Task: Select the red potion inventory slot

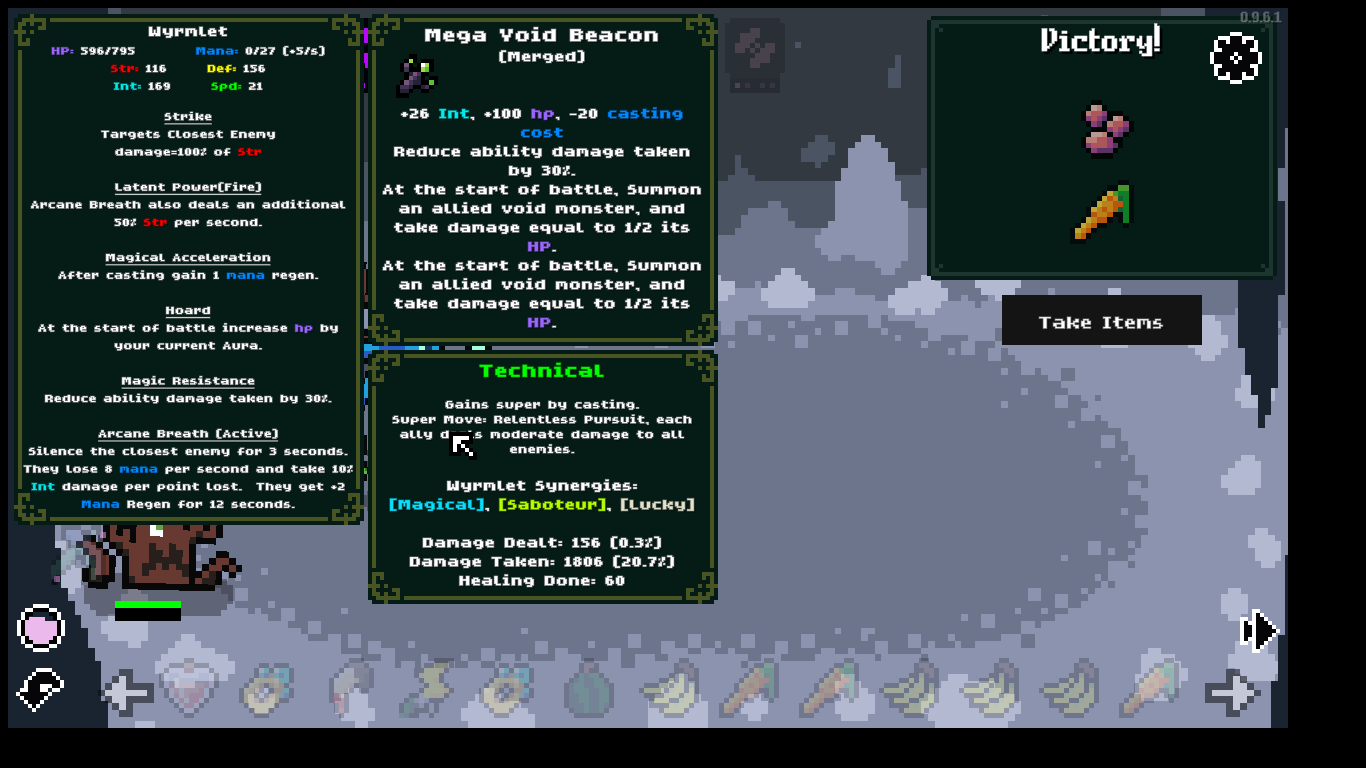Action: click(190, 689)
